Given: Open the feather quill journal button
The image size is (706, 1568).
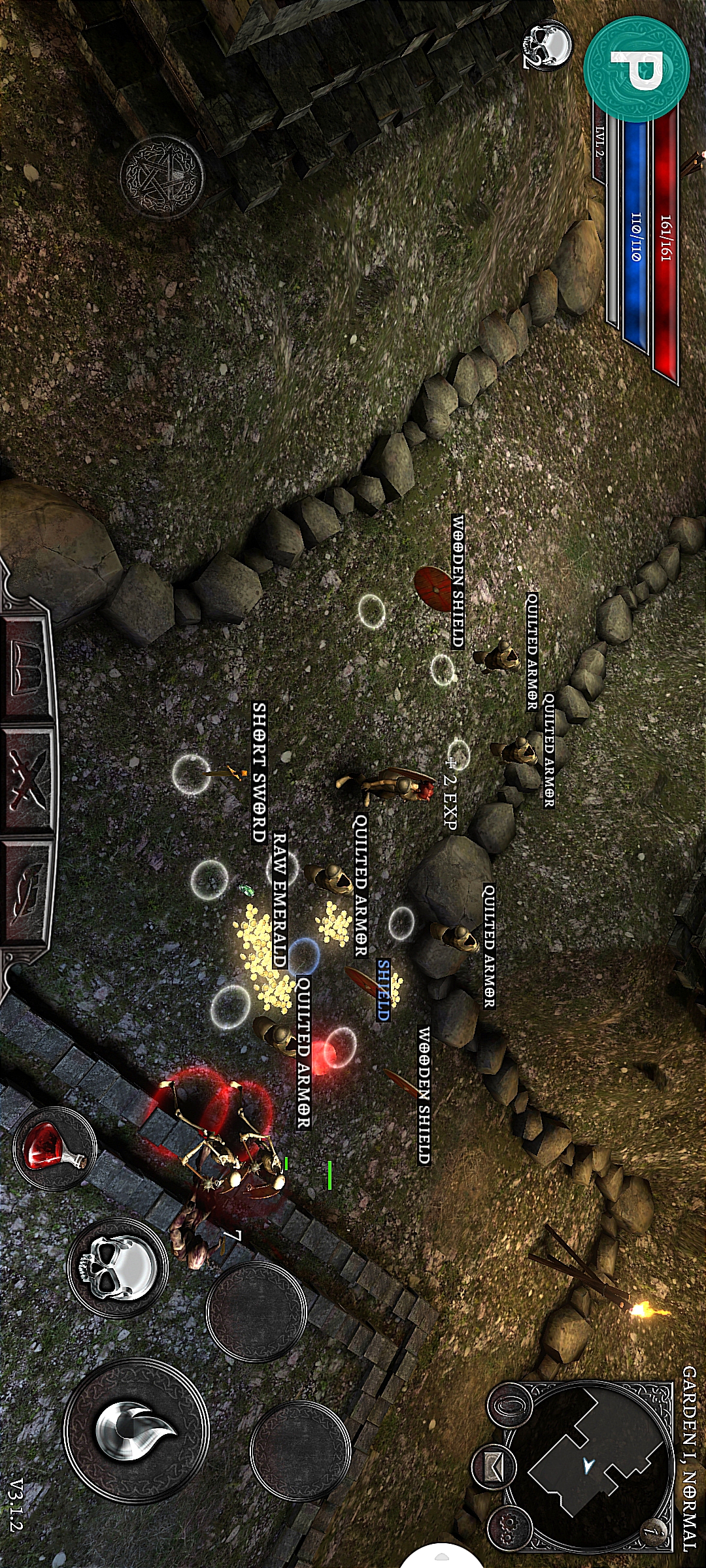Looking at the screenshot, I should pyautogui.click(x=26, y=889).
